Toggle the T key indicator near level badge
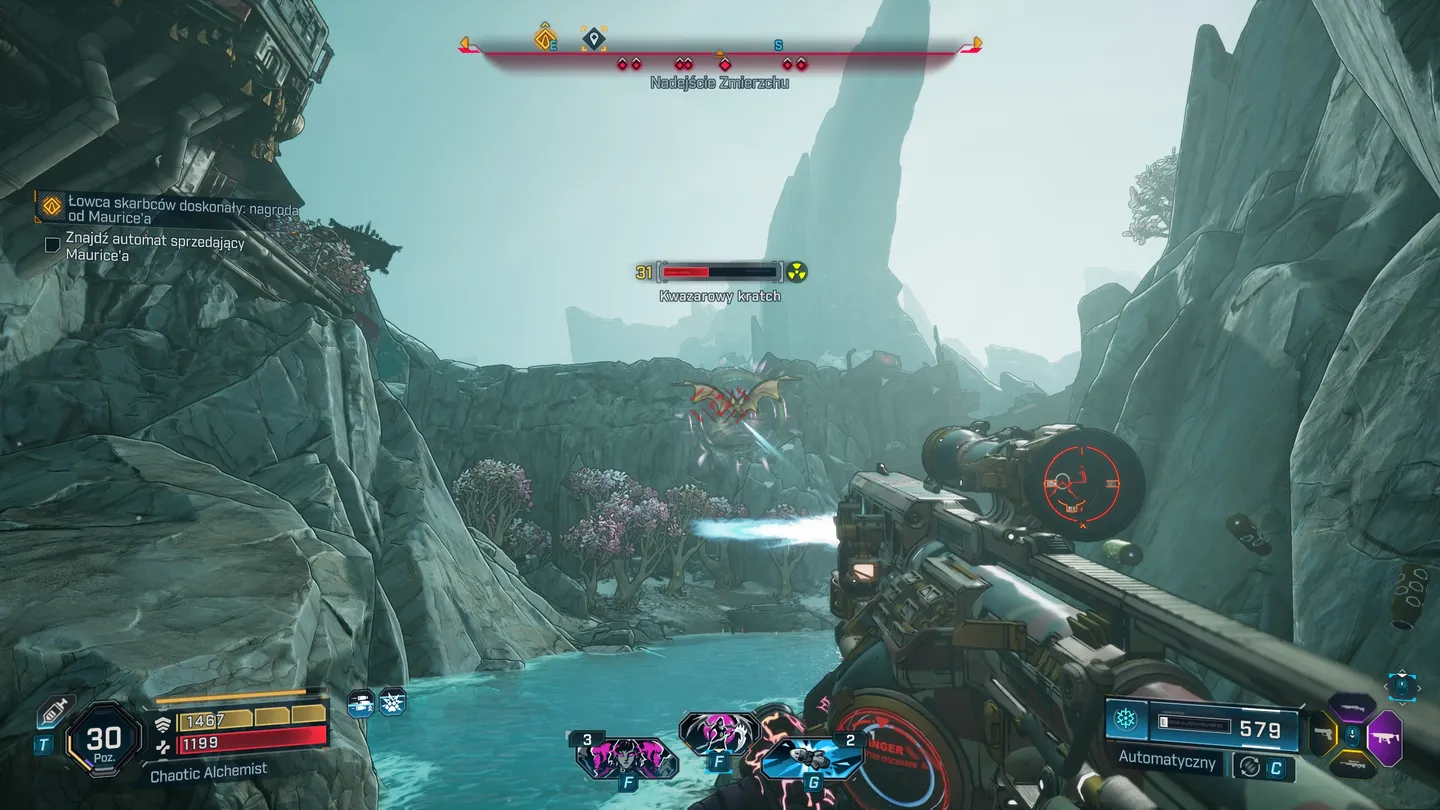The width and height of the screenshot is (1440, 810). (x=44, y=742)
